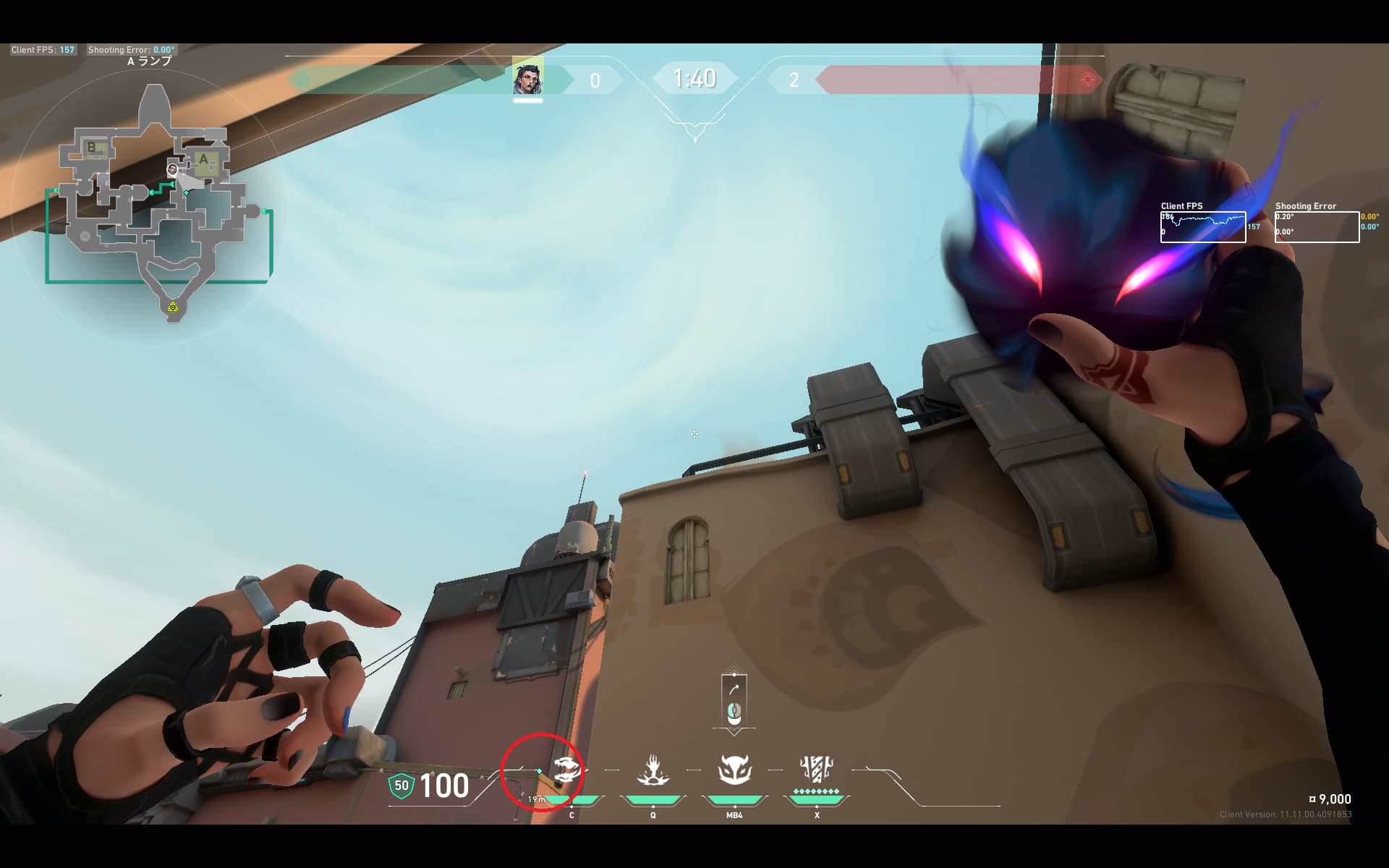Screen dimensions: 1389x868
Task: Select the Seize ability icon
Action: coord(653,771)
